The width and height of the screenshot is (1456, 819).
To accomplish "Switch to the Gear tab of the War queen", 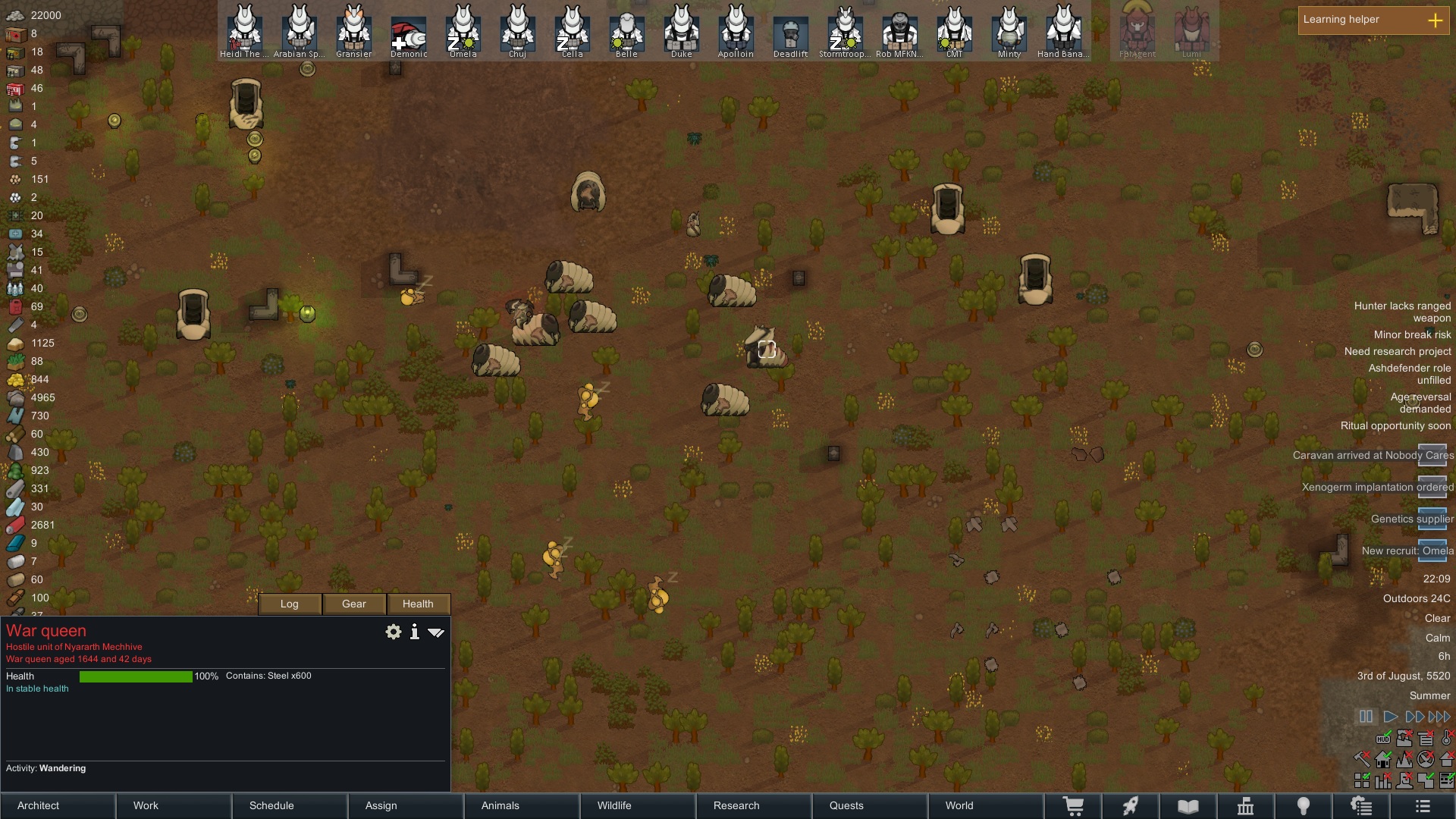I will [x=353, y=604].
